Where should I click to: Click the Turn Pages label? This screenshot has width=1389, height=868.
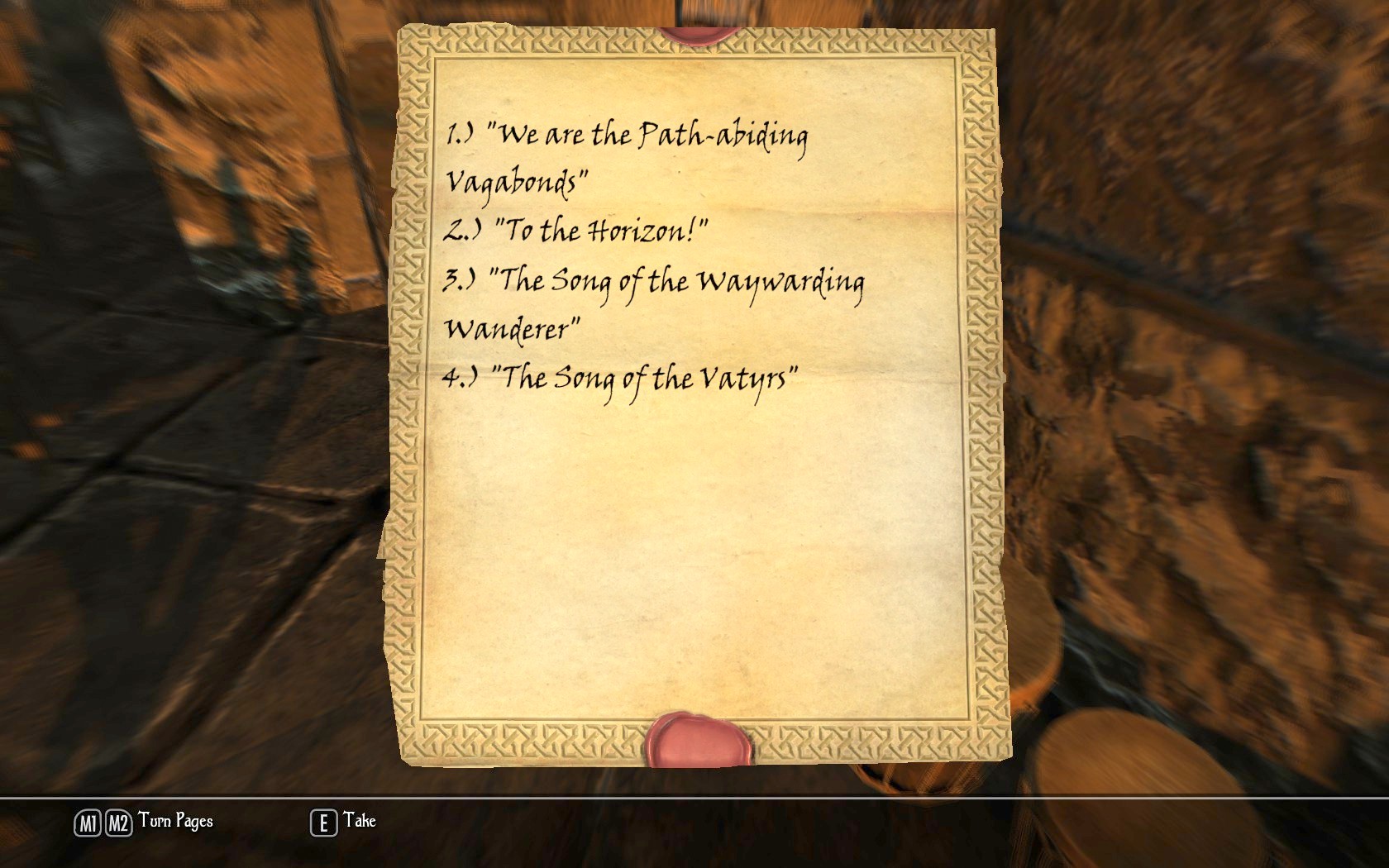175,822
